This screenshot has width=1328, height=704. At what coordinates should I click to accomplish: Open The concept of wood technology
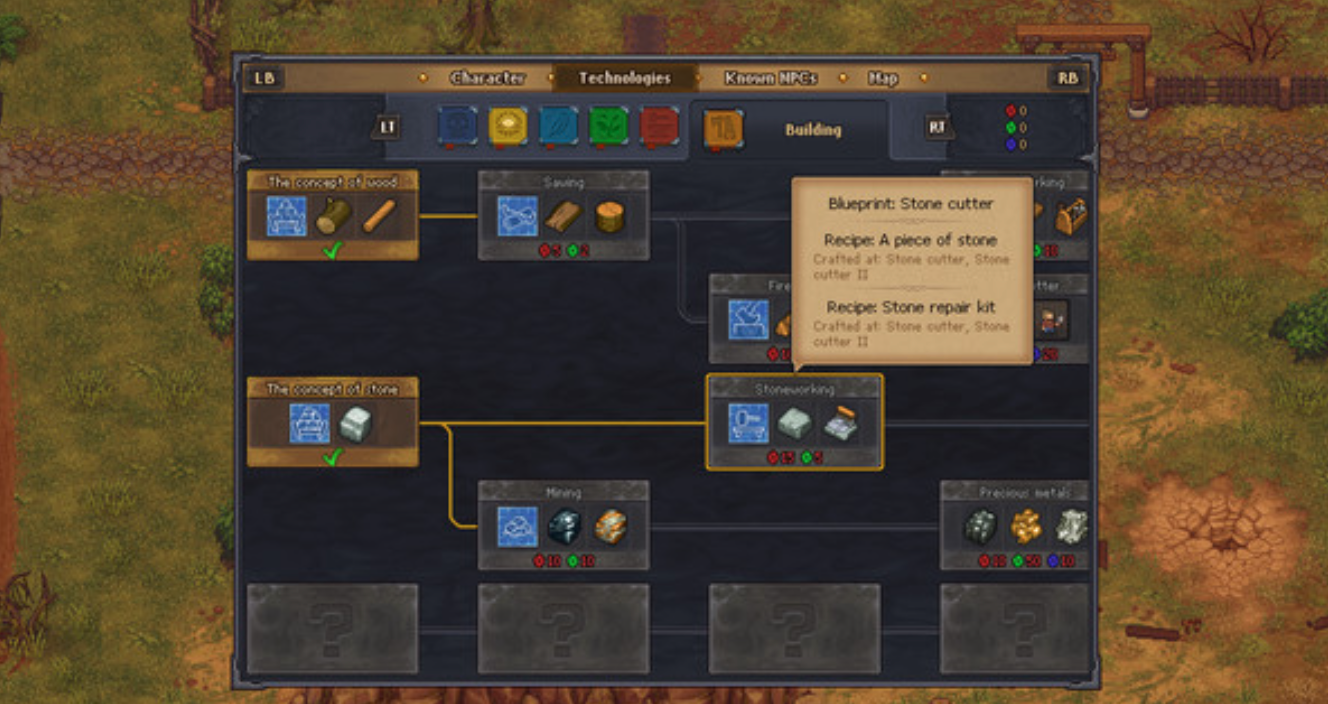coord(332,182)
